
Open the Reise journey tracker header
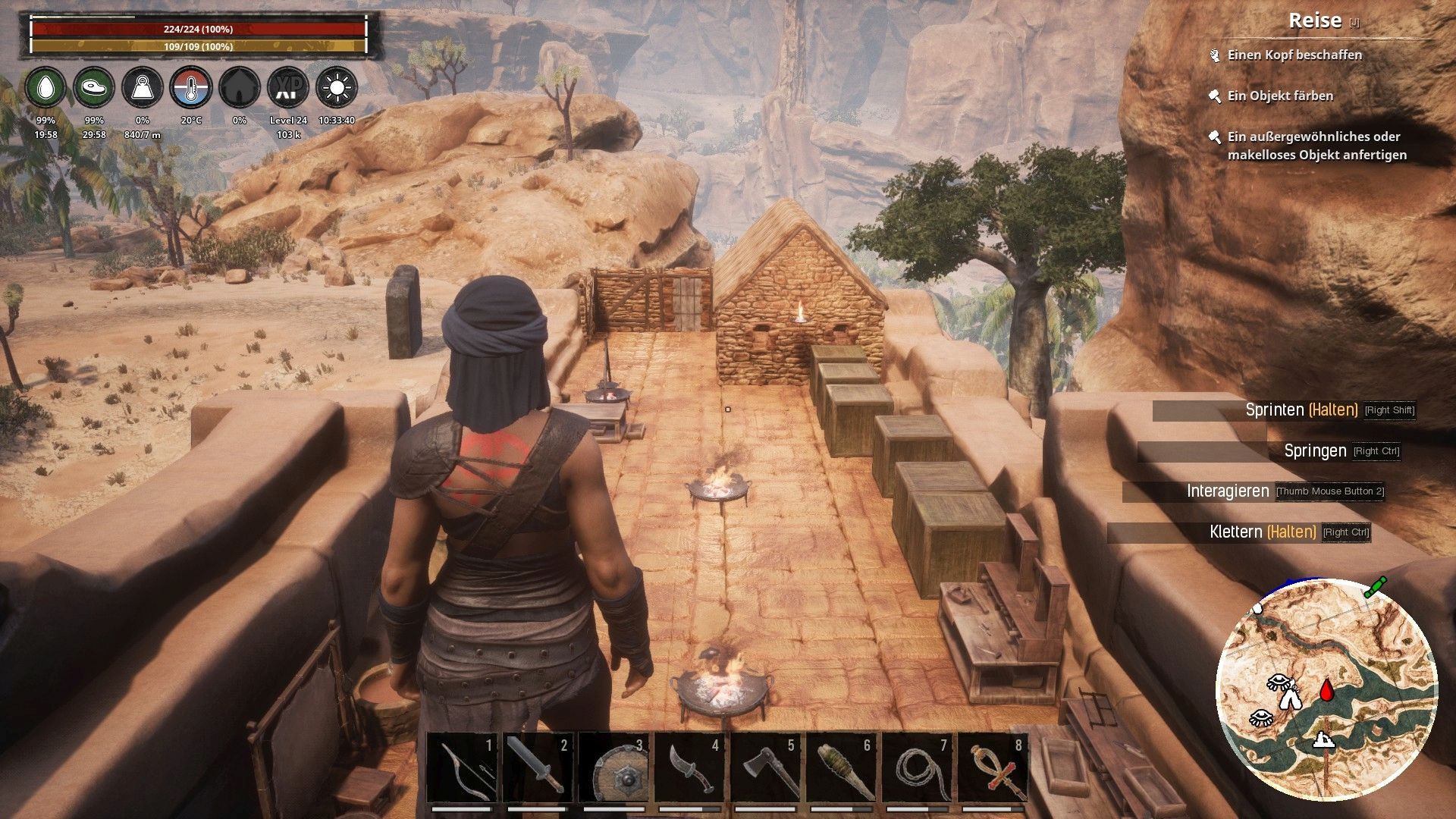point(1315,20)
